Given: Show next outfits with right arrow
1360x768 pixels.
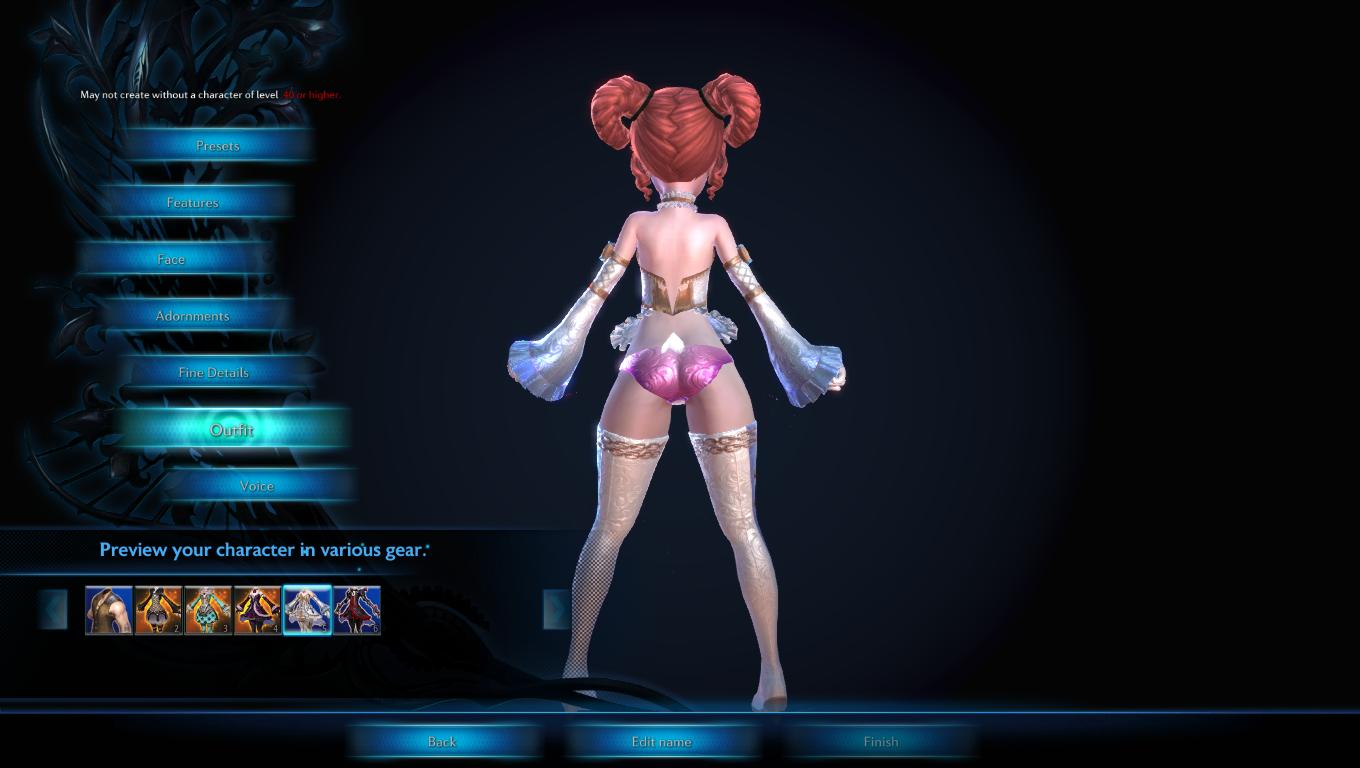Looking at the screenshot, I should pyautogui.click(x=556, y=610).
